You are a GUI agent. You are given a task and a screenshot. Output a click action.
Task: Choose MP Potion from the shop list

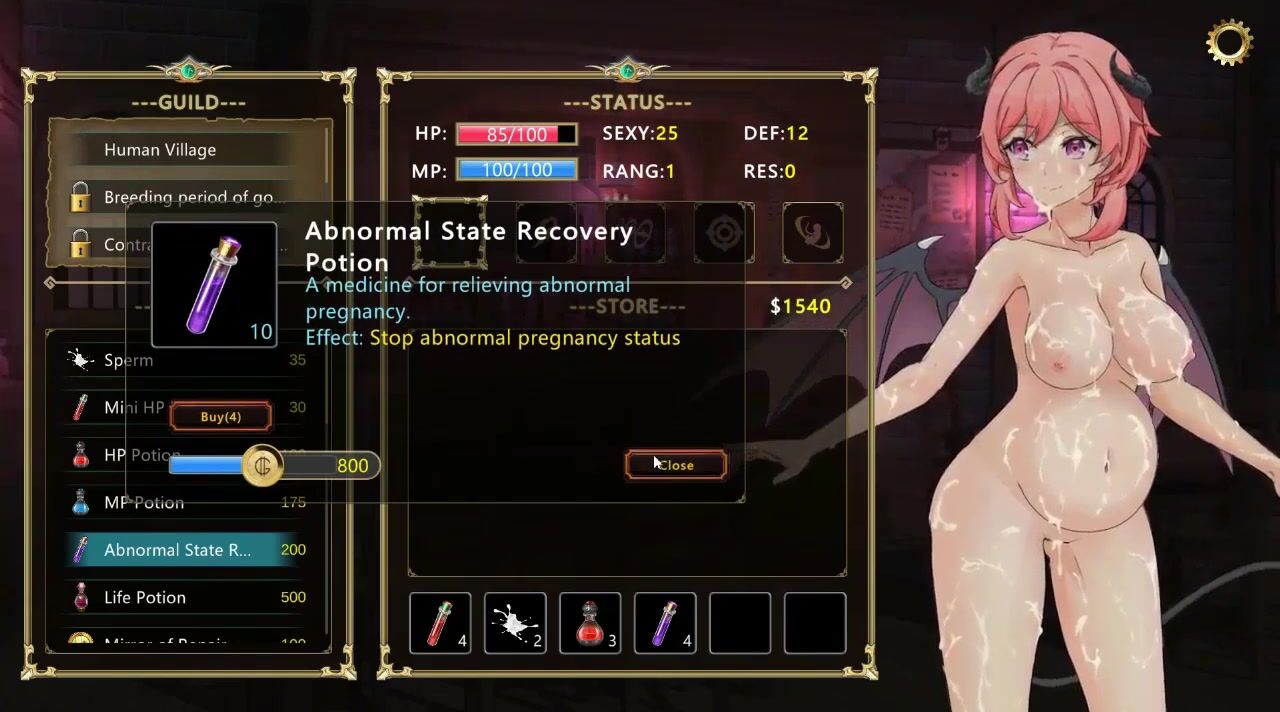(144, 502)
